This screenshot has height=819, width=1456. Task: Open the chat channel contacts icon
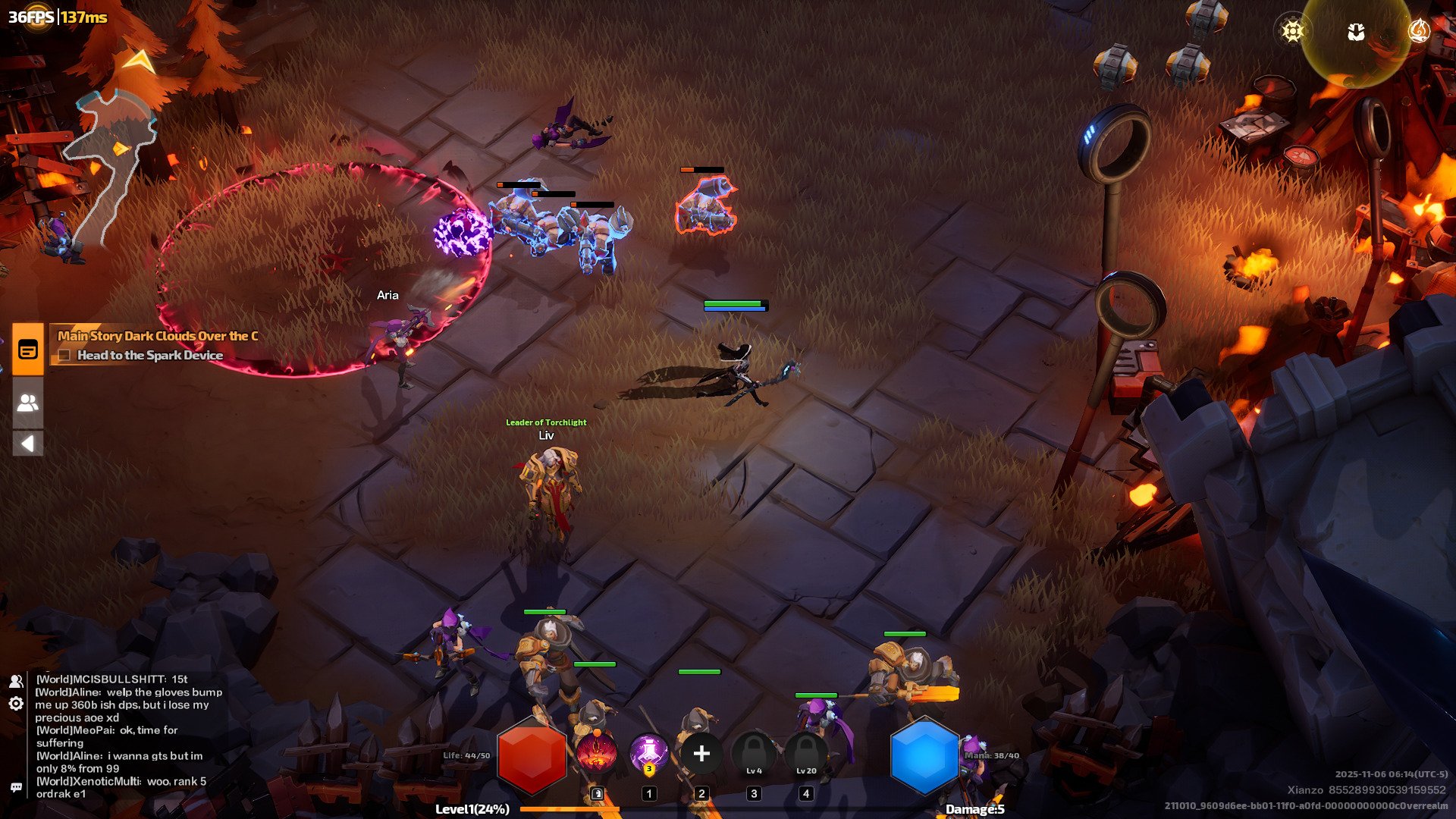16,681
